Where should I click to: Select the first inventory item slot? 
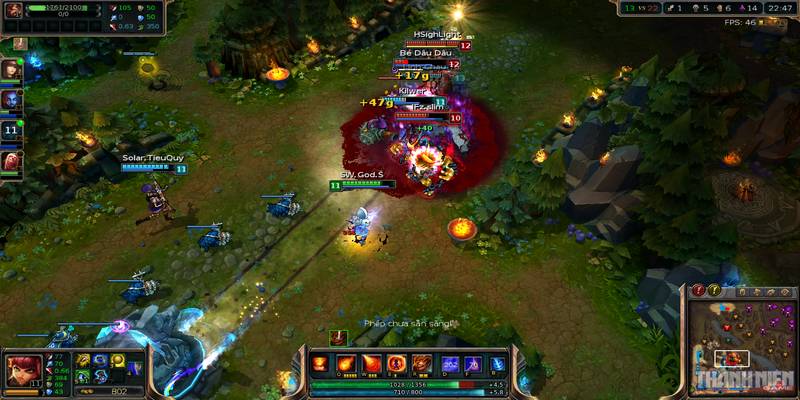(83, 360)
